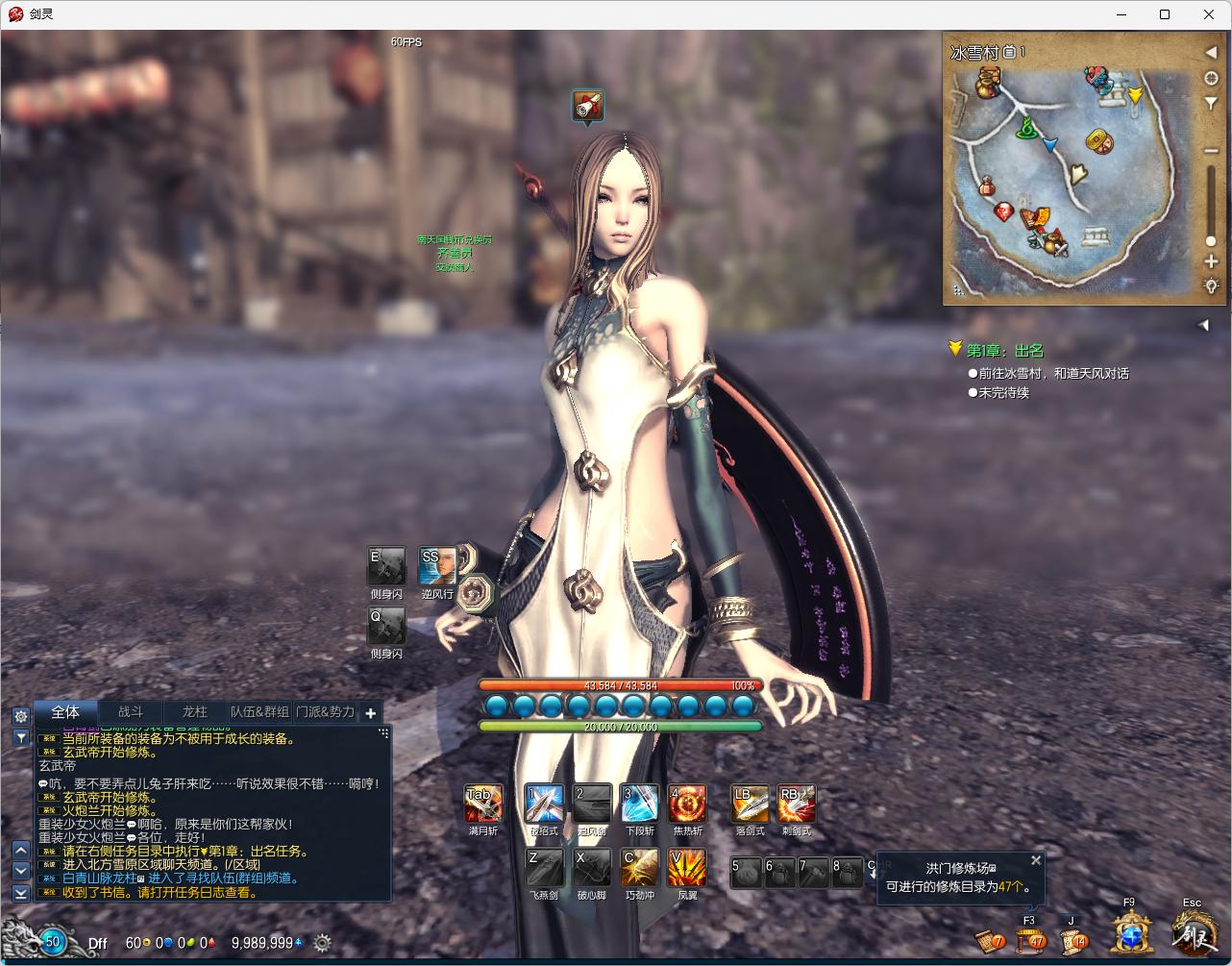Zoom out the minimap with minus
1232x966 pixels.
(1211, 151)
